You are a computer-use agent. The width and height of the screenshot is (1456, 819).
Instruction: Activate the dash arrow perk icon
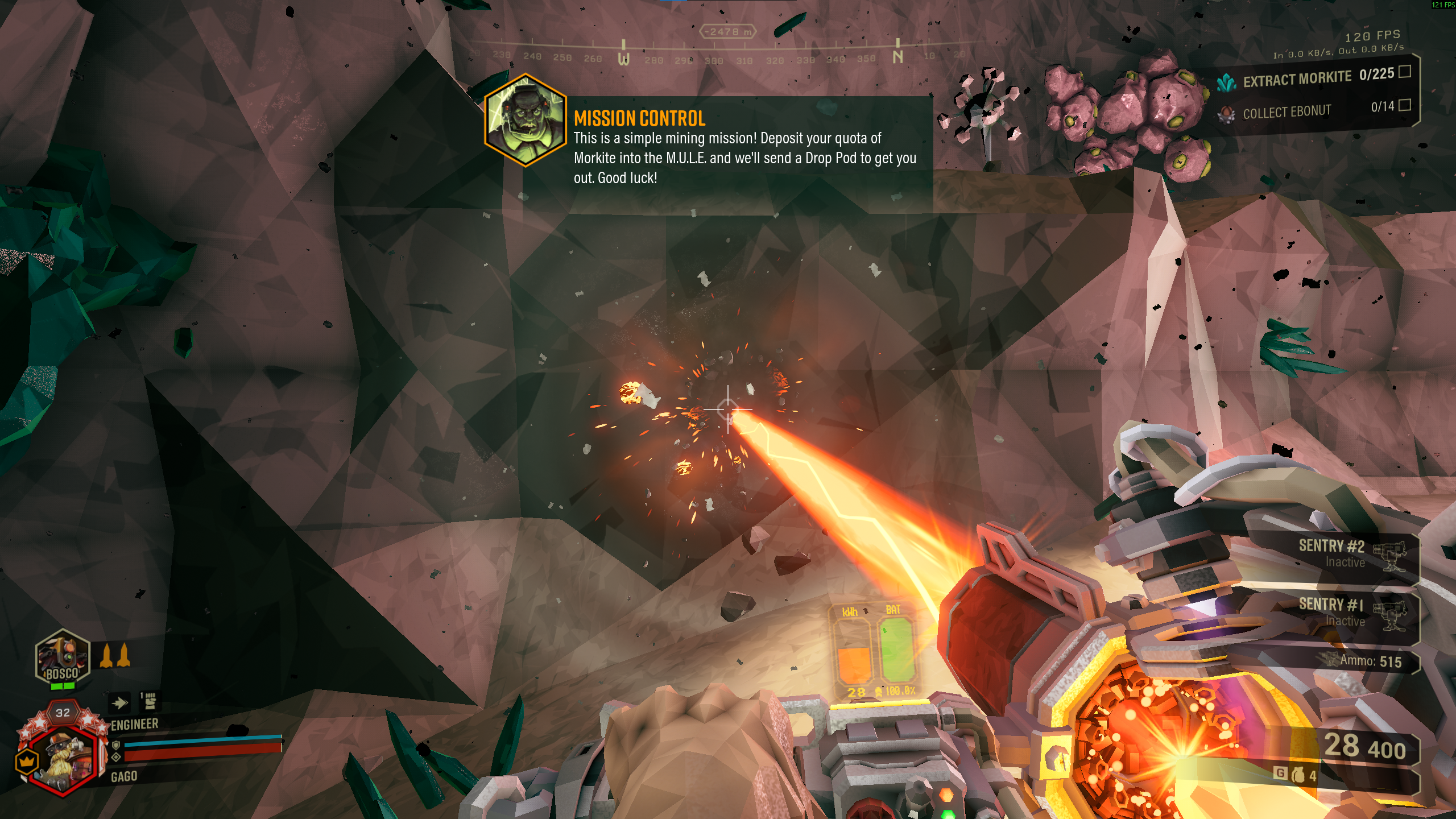(119, 703)
